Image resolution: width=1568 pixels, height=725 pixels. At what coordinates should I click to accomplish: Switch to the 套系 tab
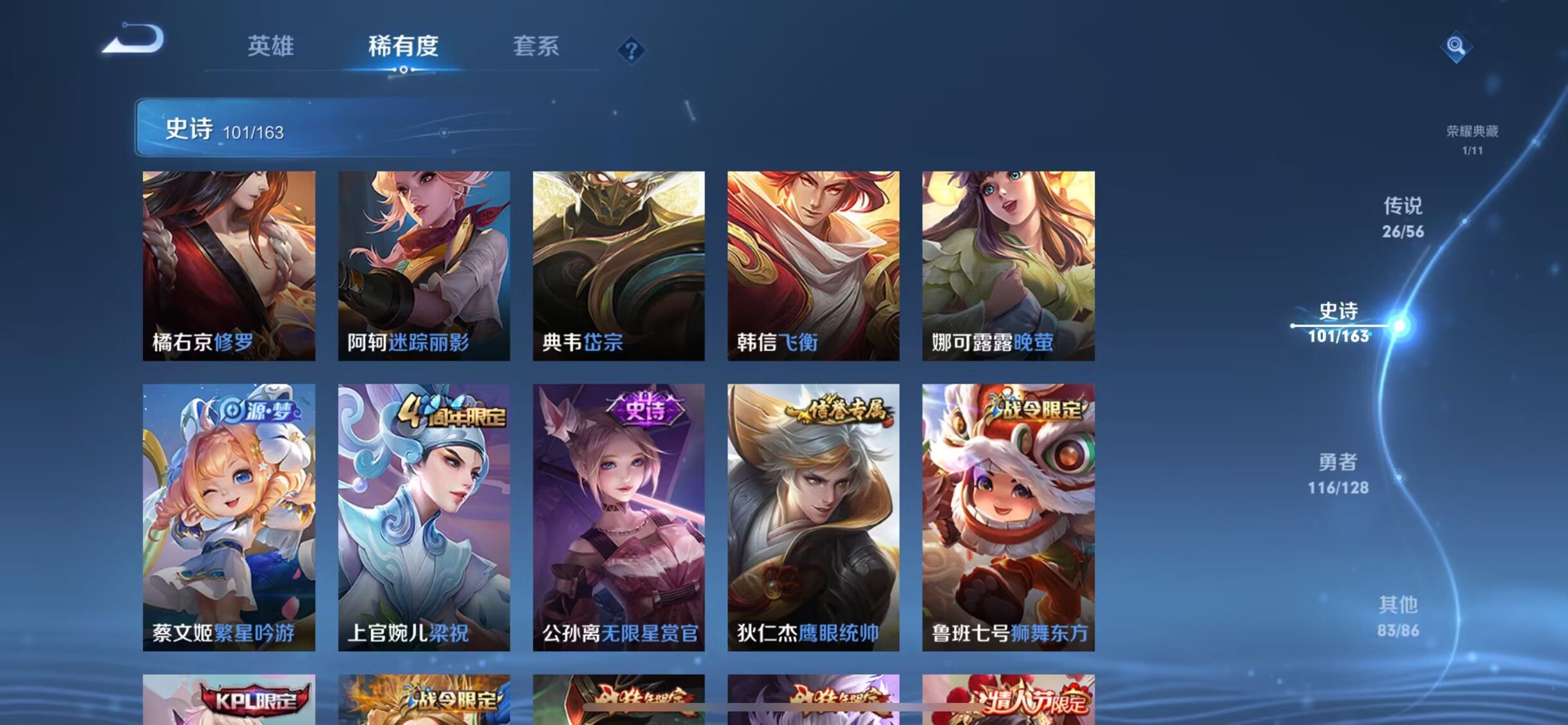537,45
